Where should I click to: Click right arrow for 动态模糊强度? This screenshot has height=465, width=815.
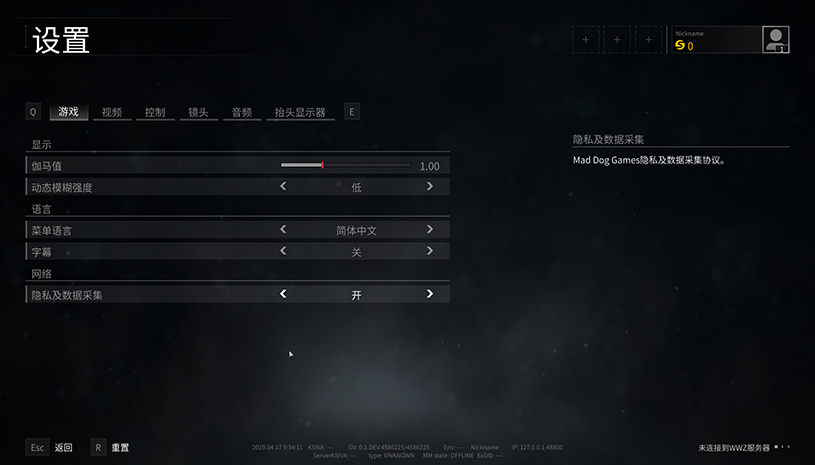point(430,186)
